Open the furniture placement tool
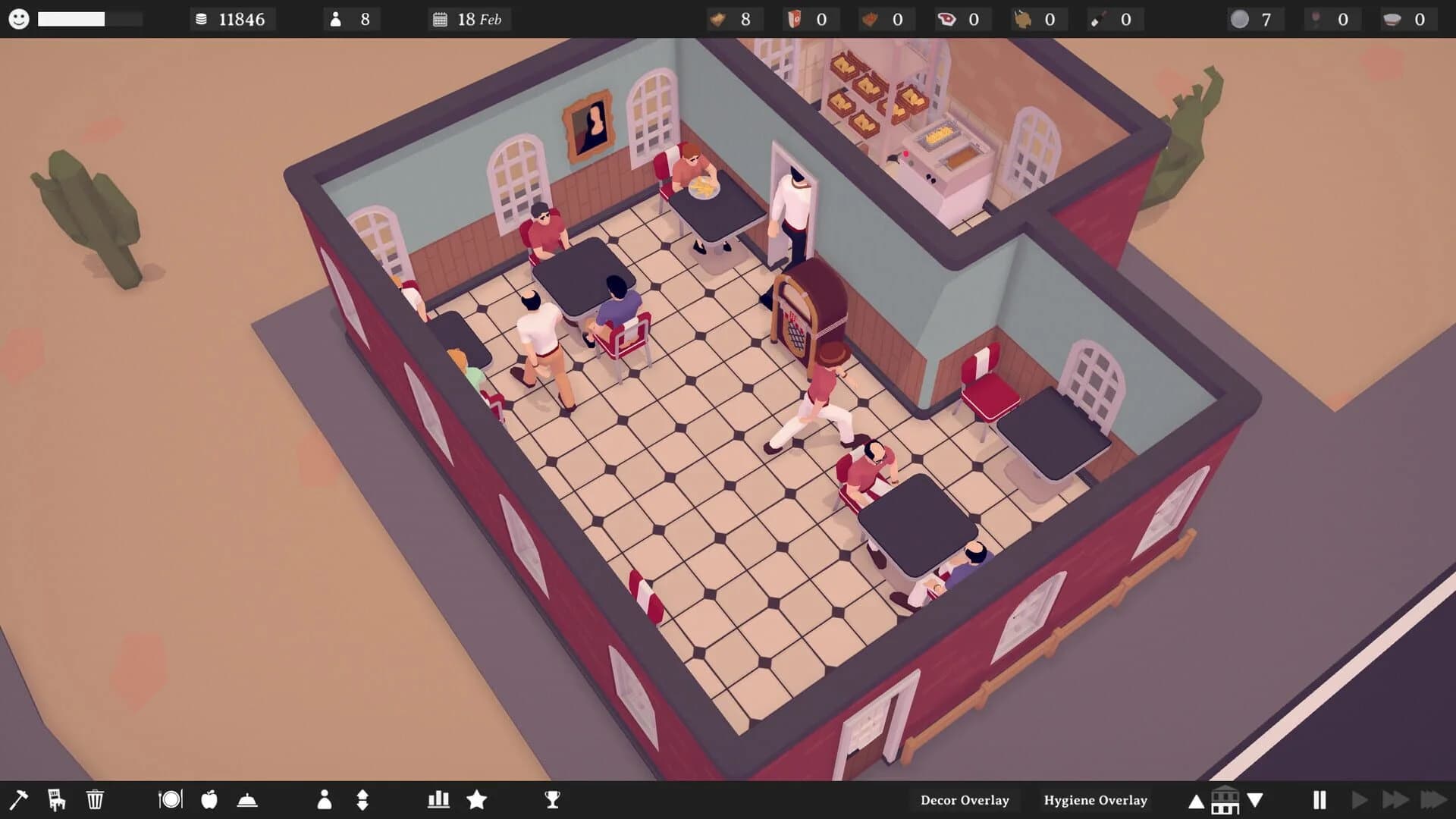The image size is (1456, 819). (56, 799)
